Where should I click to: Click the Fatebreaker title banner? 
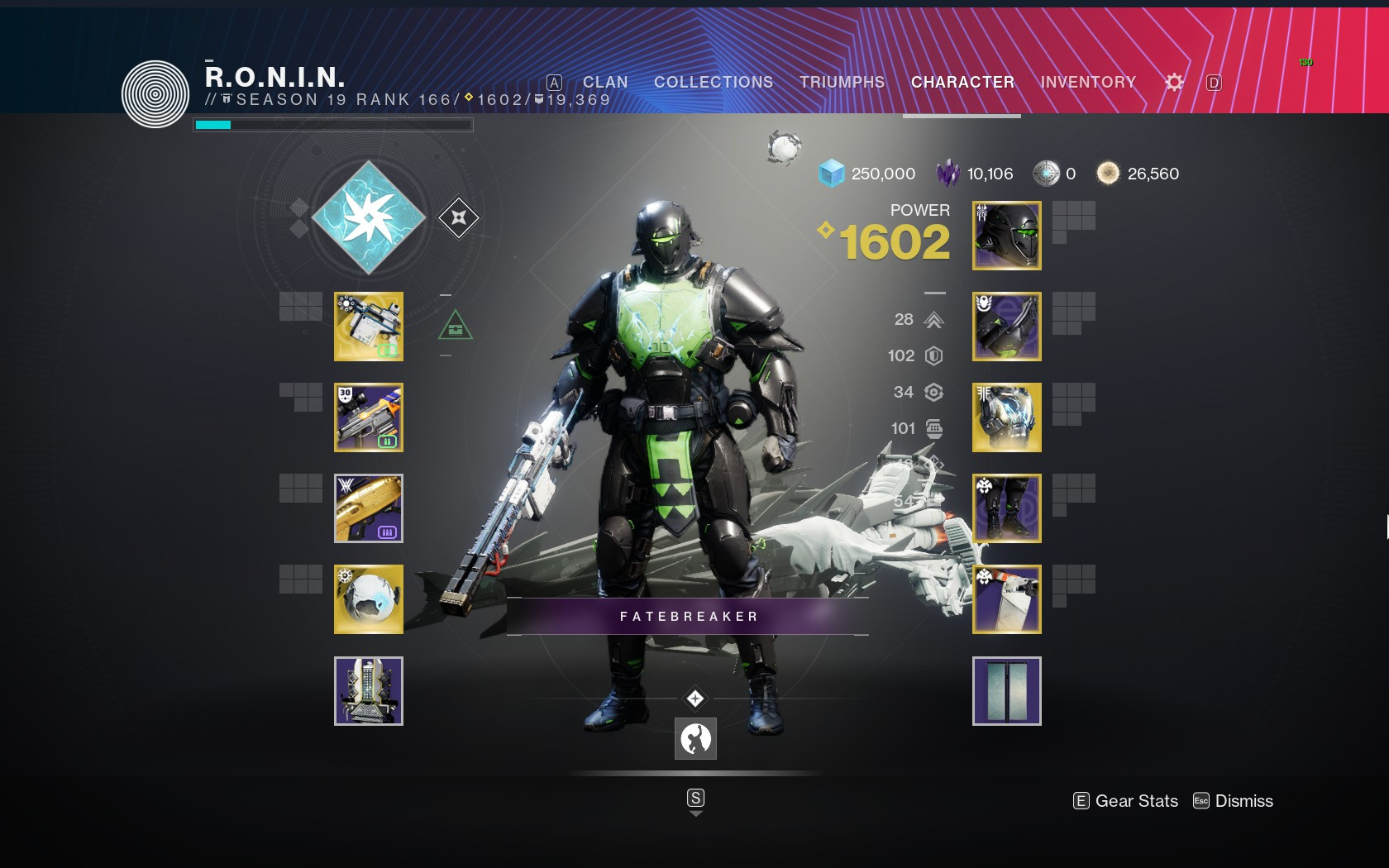(x=688, y=617)
